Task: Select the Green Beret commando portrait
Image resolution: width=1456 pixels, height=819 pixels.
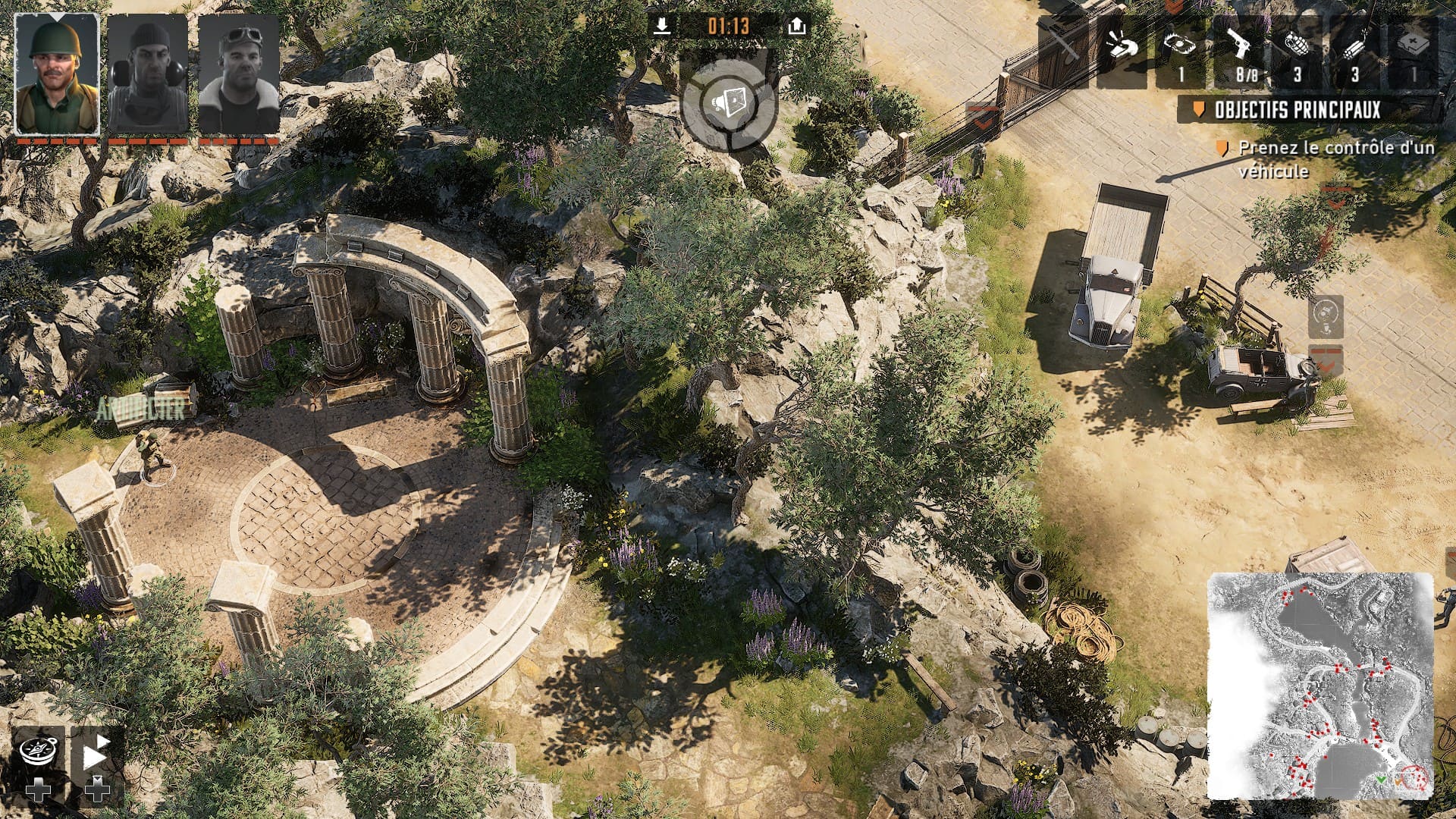Action: [x=57, y=74]
